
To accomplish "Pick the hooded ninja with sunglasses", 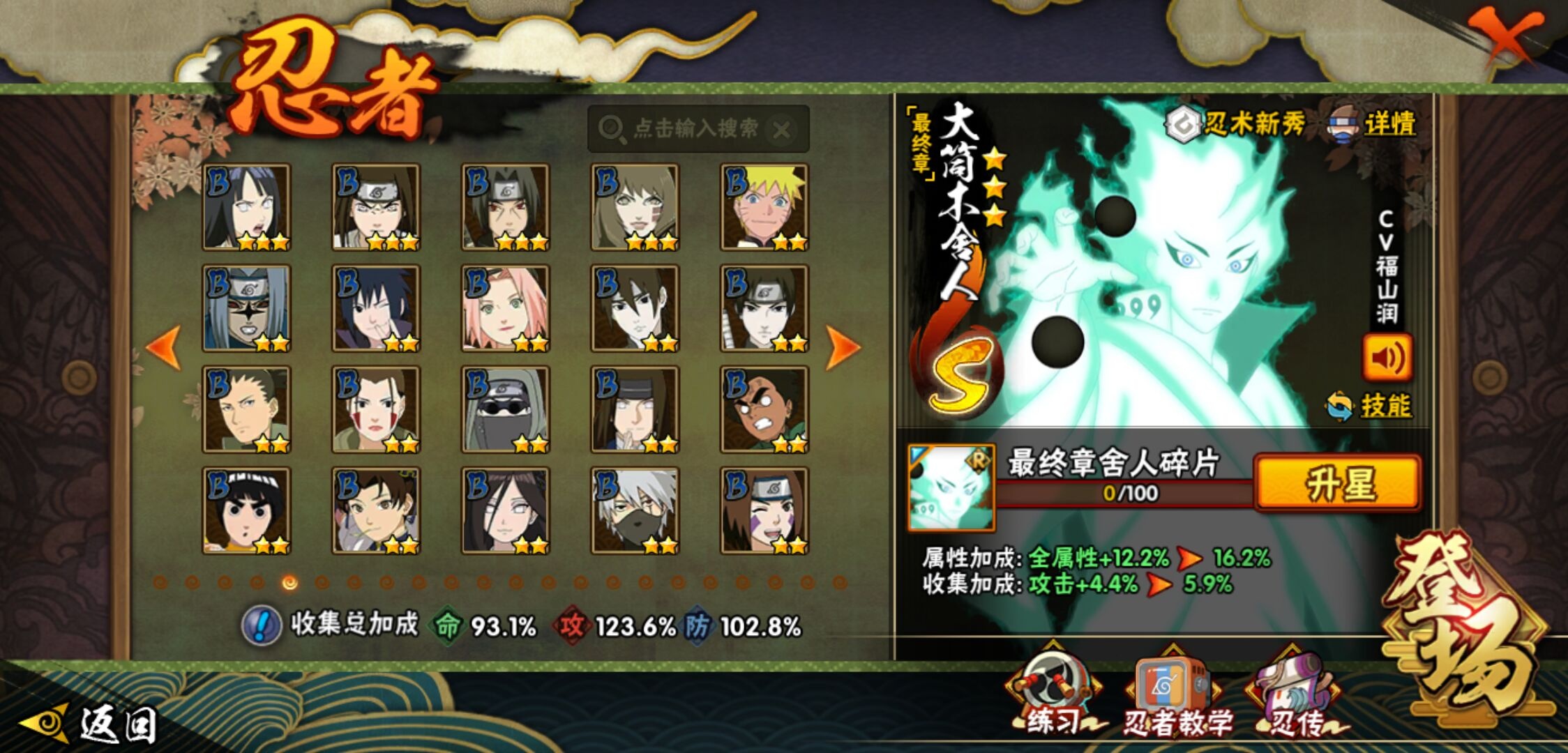I will pyautogui.click(x=505, y=409).
